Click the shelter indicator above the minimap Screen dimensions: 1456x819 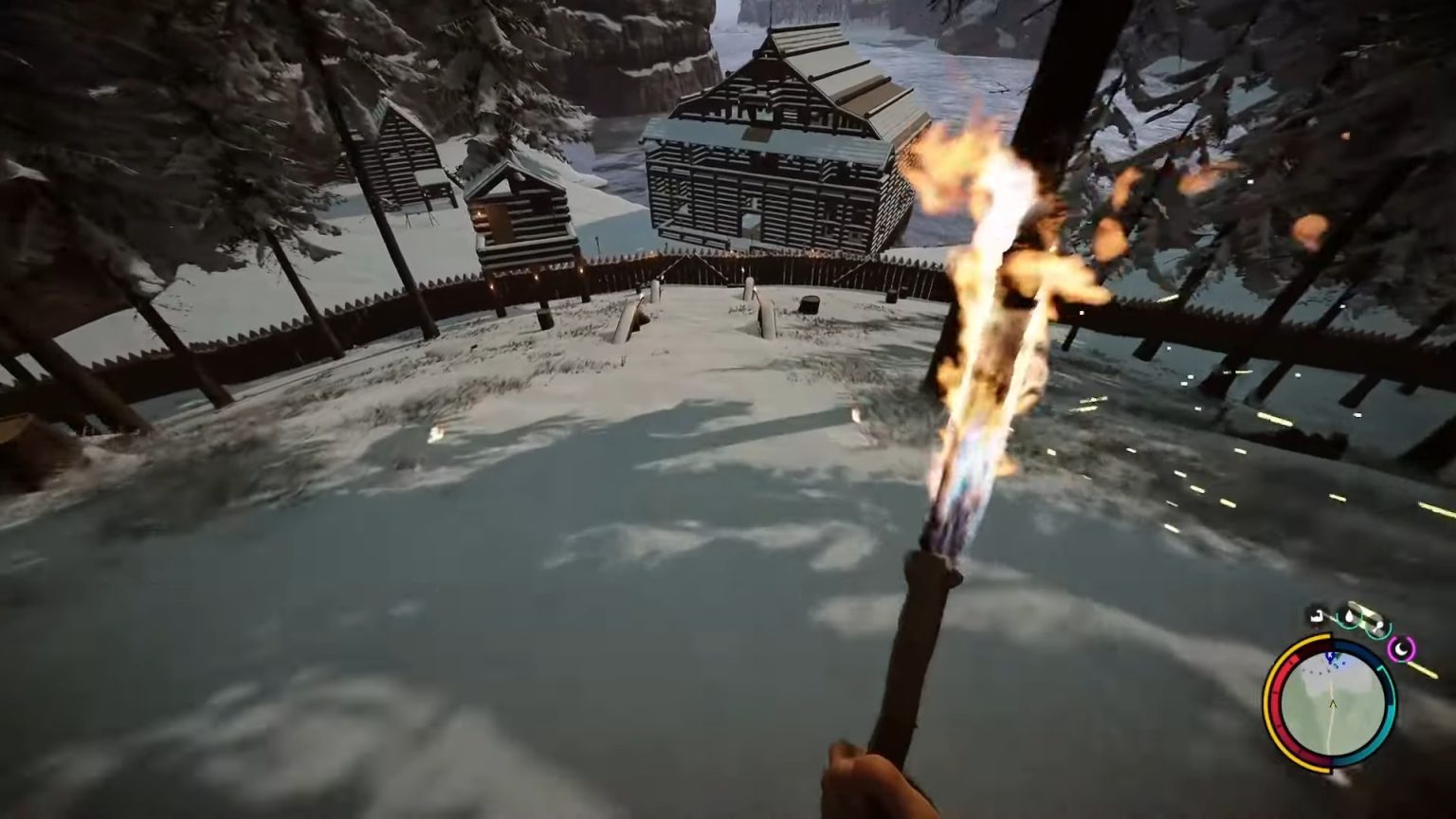tap(1316, 616)
